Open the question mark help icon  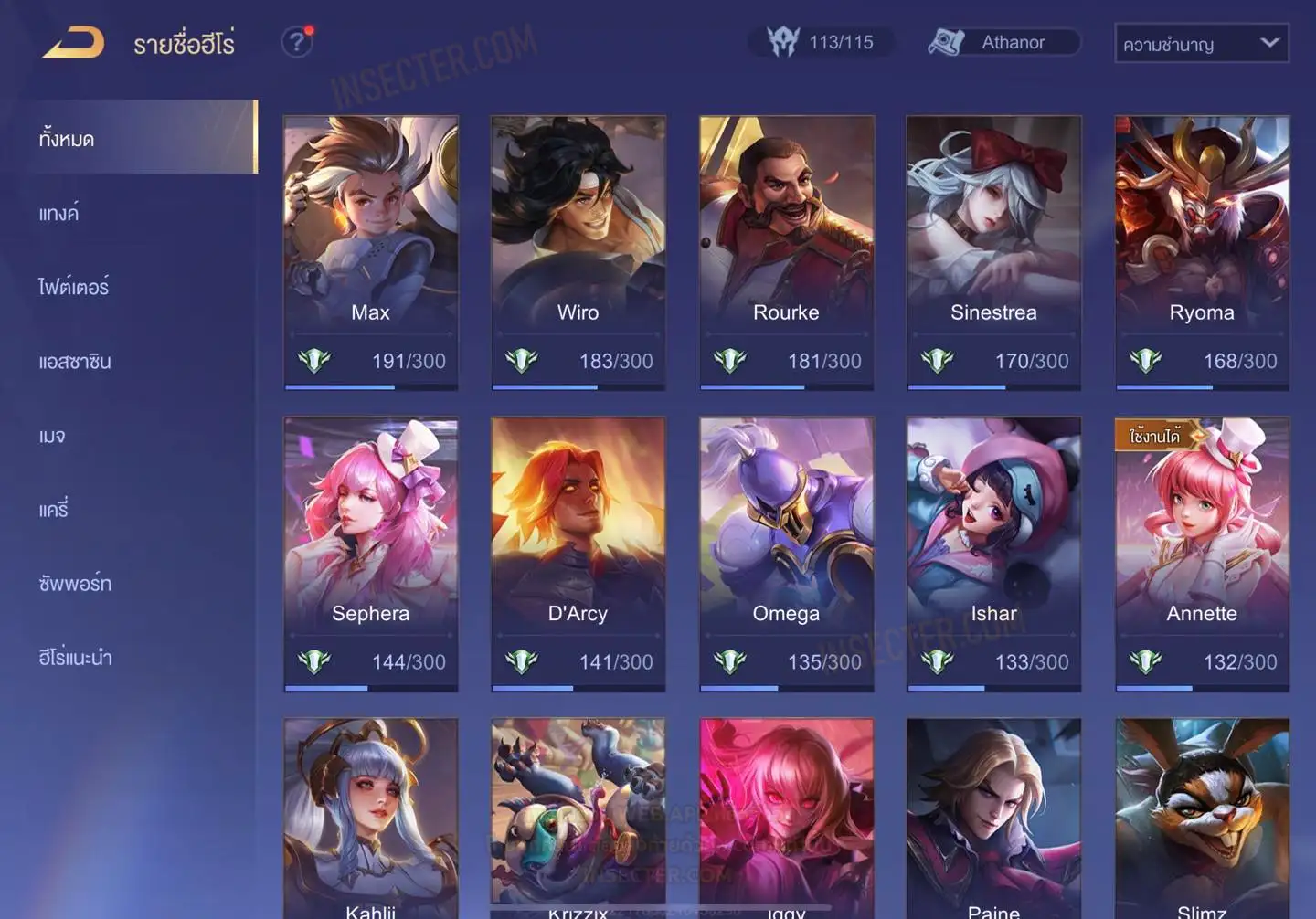tap(296, 42)
